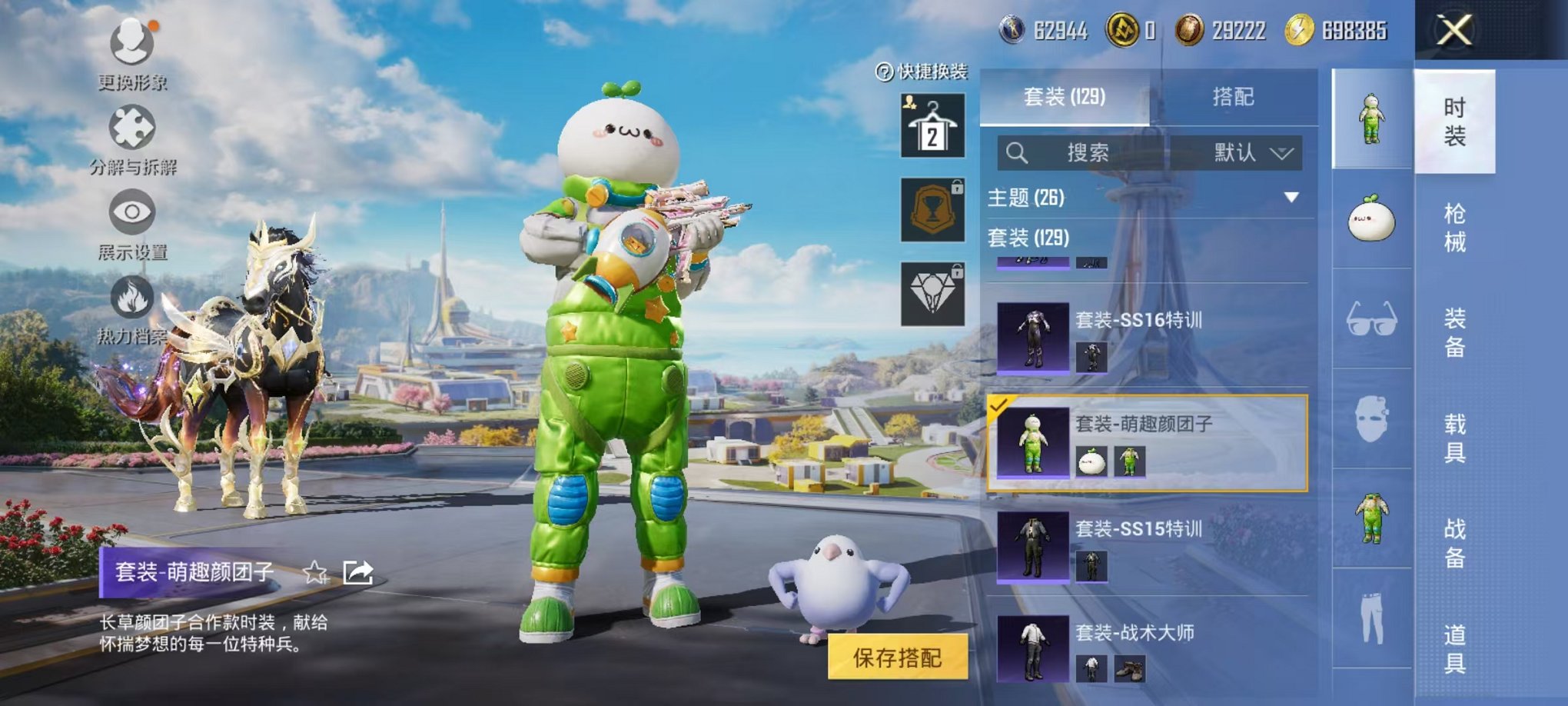The height and width of the screenshot is (706, 1568).
Task: Collapse the 主题 (26) theme section
Action: coord(1291,198)
